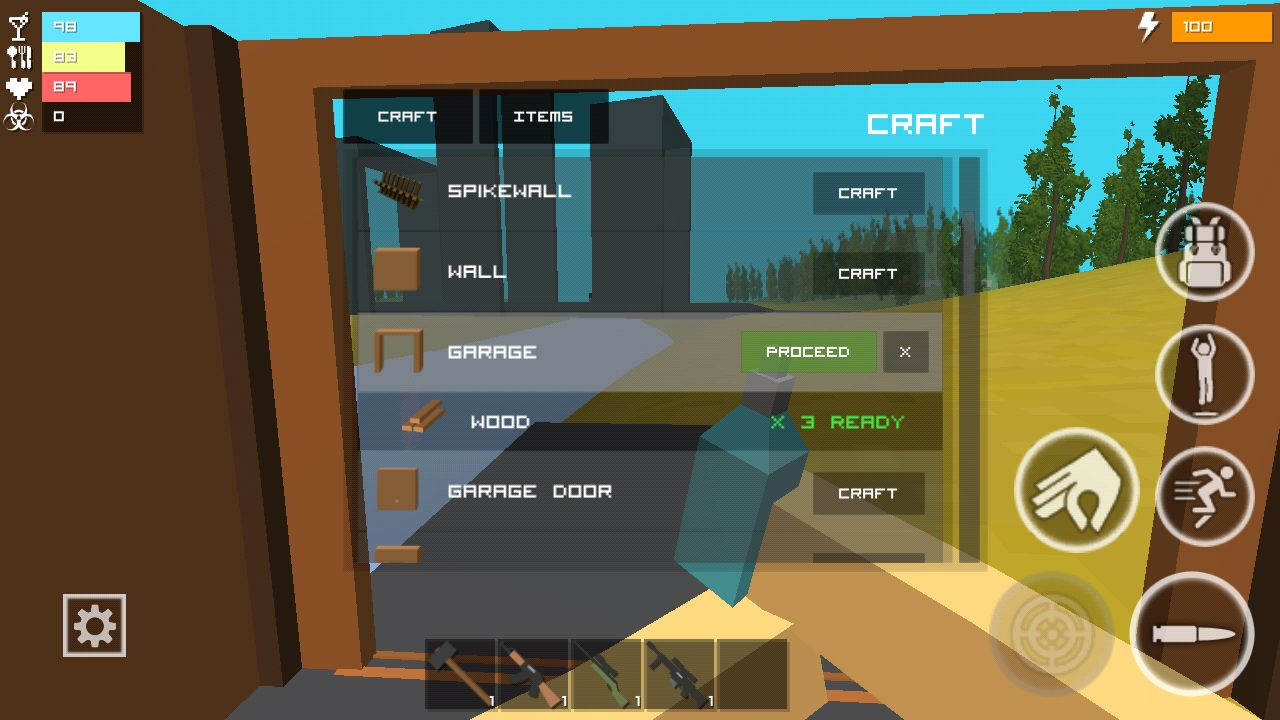Tap the bullet fire button
Image resolution: width=1280 pixels, height=720 pixels.
coord(1191,633)
